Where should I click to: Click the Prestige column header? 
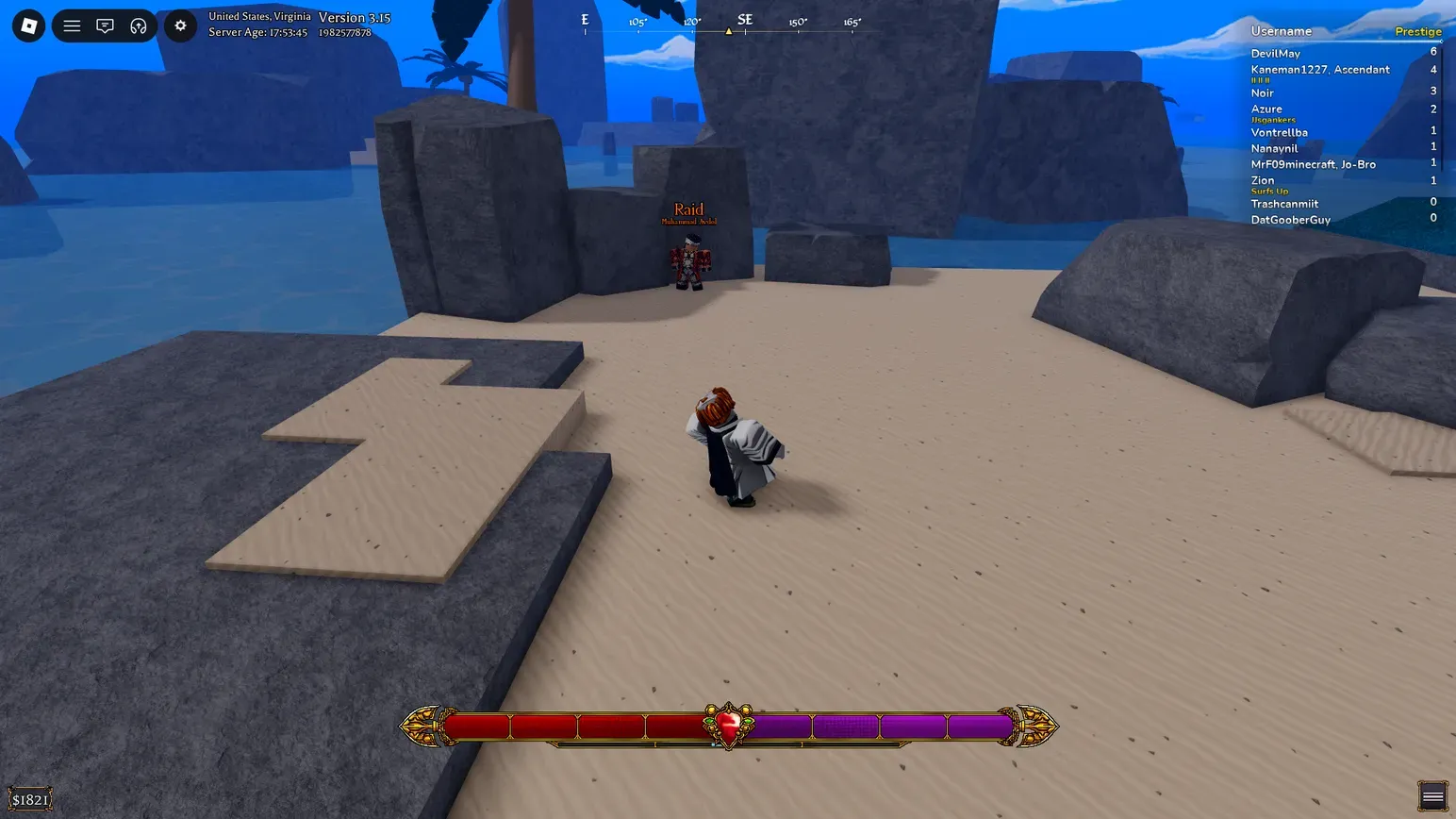point(1417,32)
